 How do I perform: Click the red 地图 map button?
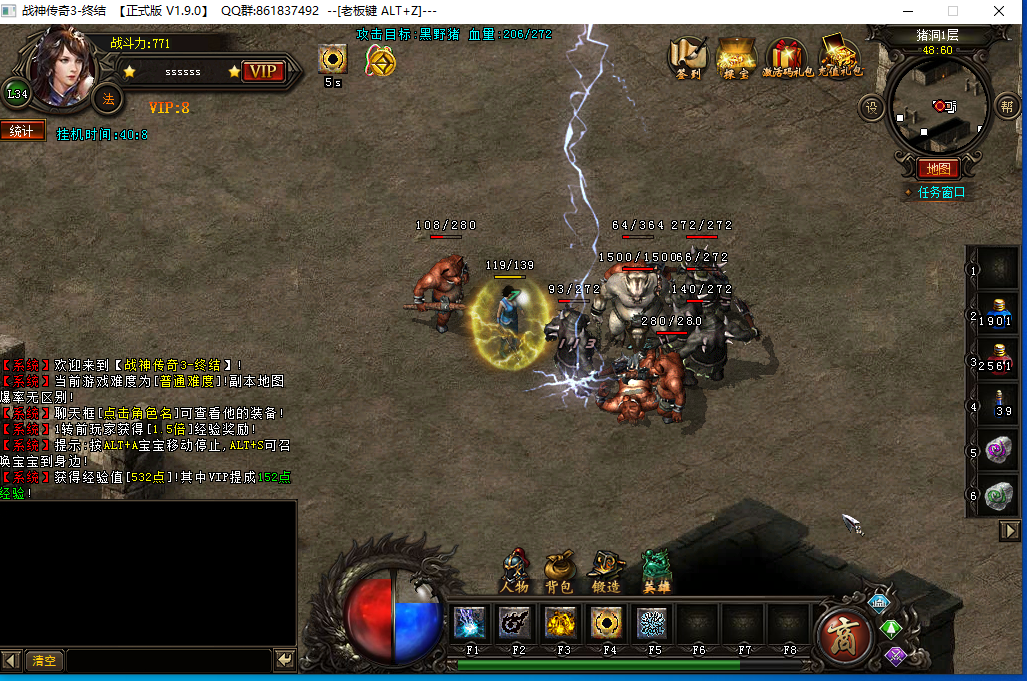tap(938, 169)
